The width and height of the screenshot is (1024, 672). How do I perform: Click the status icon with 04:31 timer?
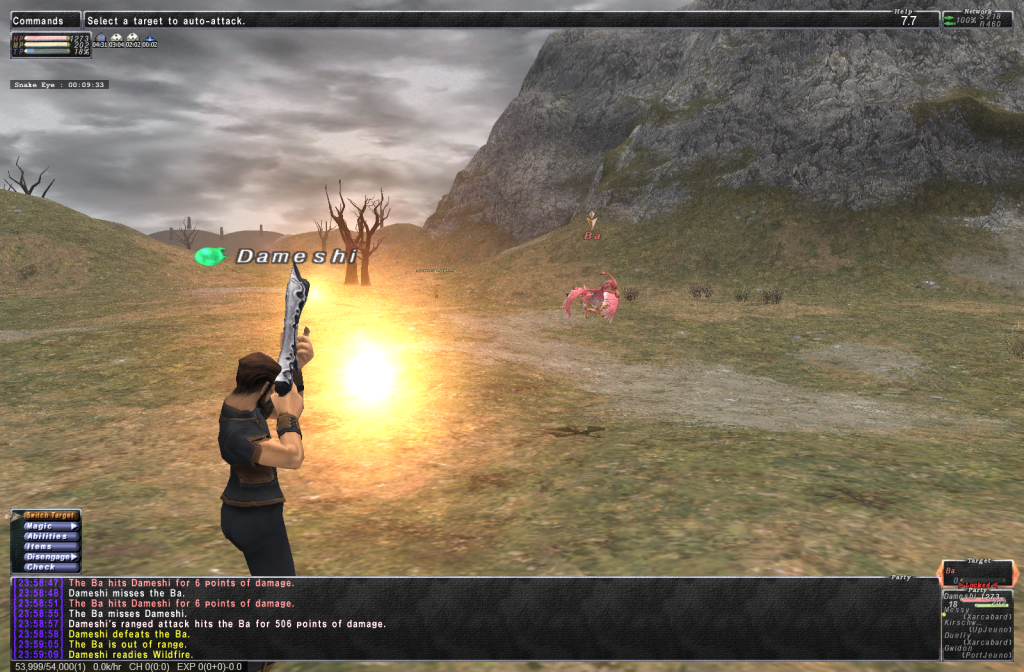[100, 40]
